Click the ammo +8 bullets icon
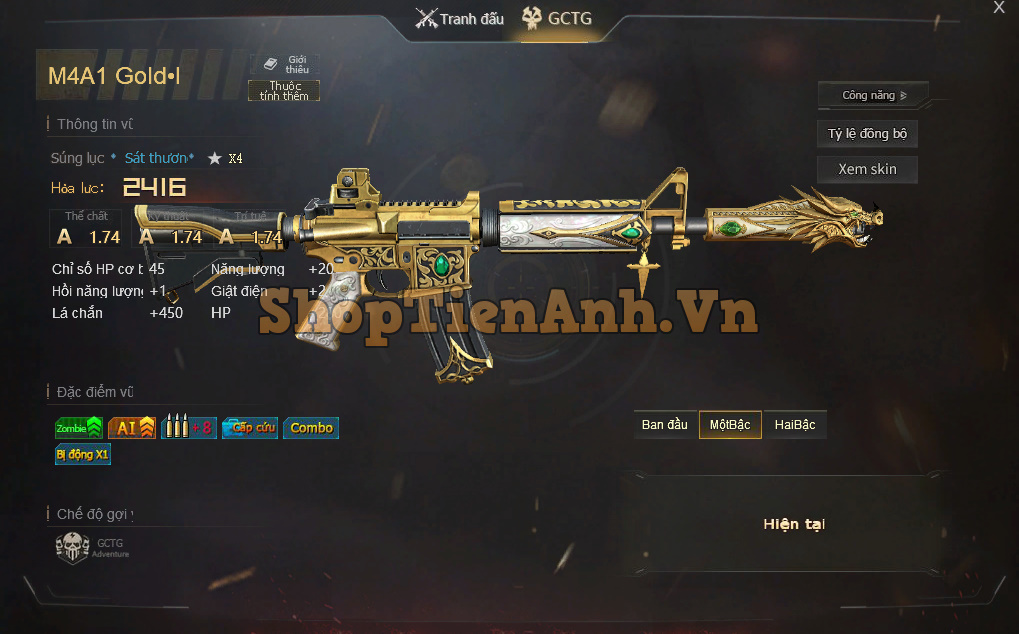1019x634 pixels. [x=188, y=428]
